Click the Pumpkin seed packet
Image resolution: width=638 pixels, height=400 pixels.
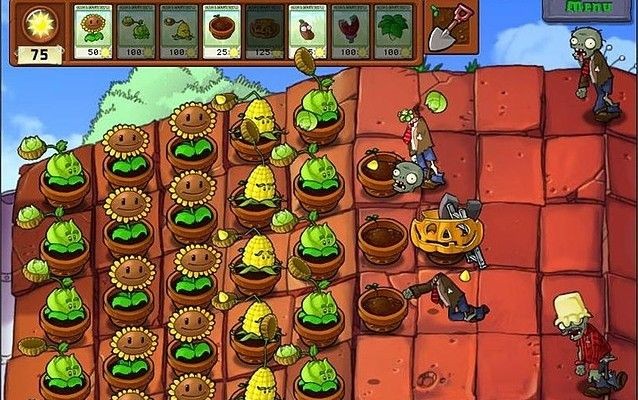(265, 32)
